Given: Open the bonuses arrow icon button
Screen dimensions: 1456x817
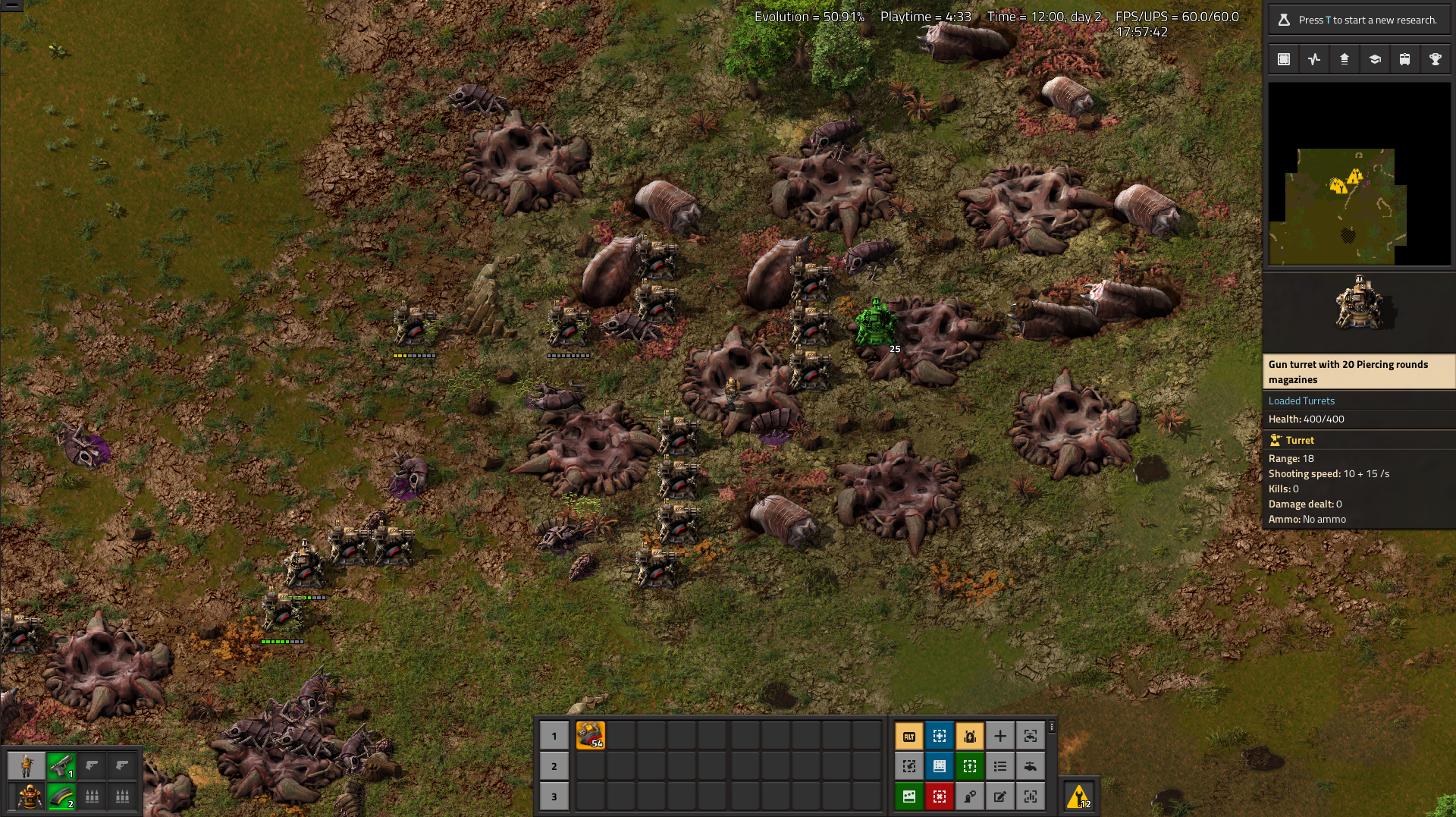Looking at the screenshot, I should [1345, 59].
